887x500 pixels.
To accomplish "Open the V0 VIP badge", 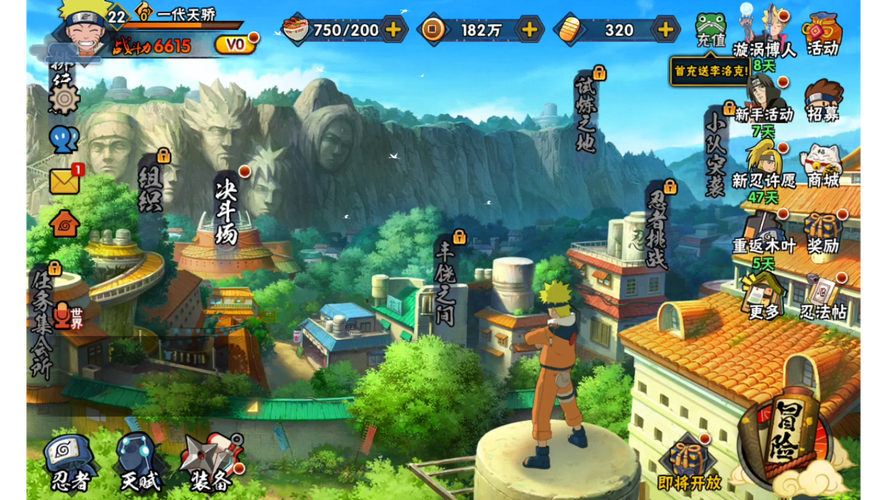I will [235, 45].
